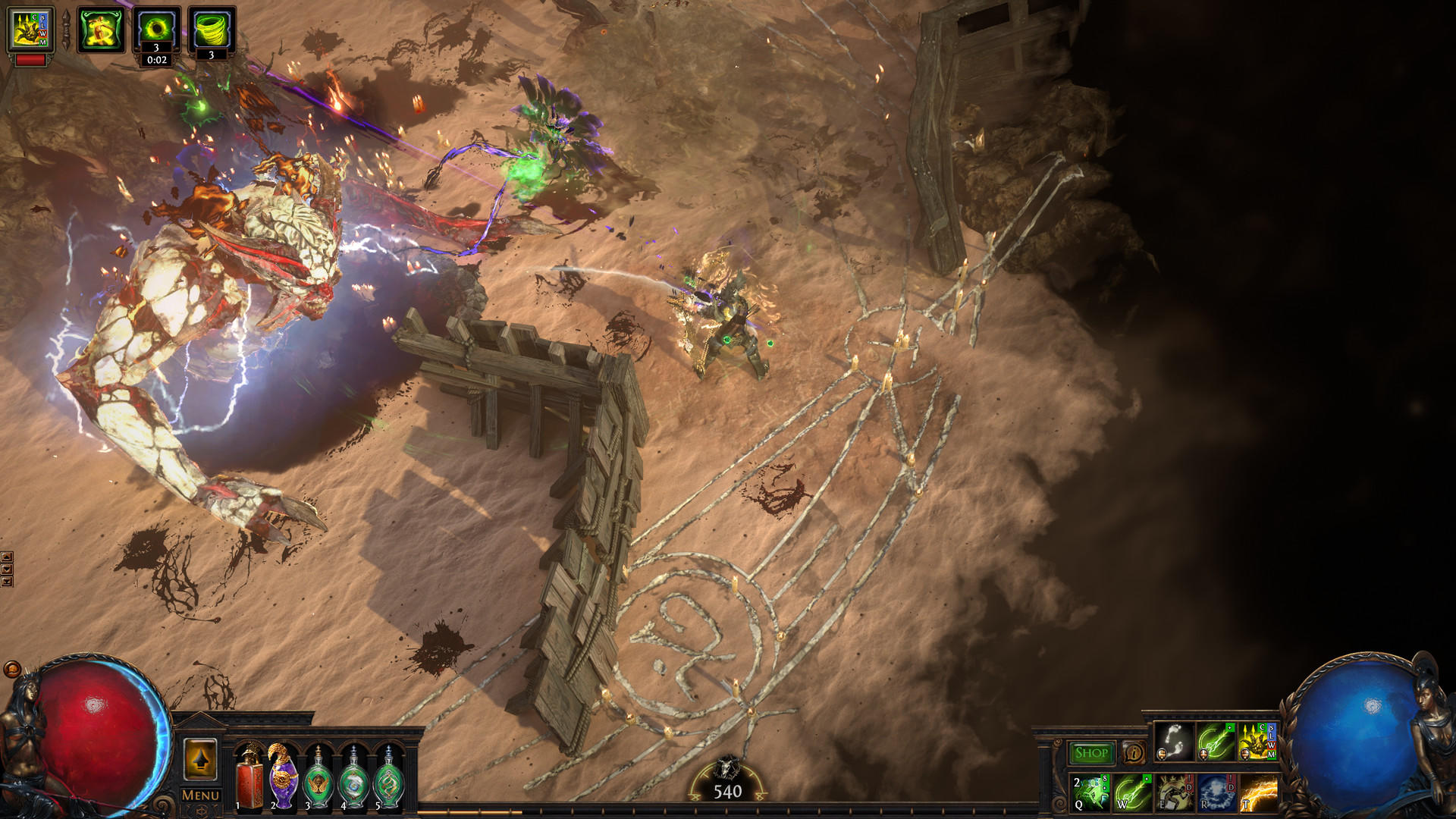Image resolution: width=1456 pixels, height=819 pixels.
Task: Expand the upper arrow panel on the left edge
Action: pos(7,557)
